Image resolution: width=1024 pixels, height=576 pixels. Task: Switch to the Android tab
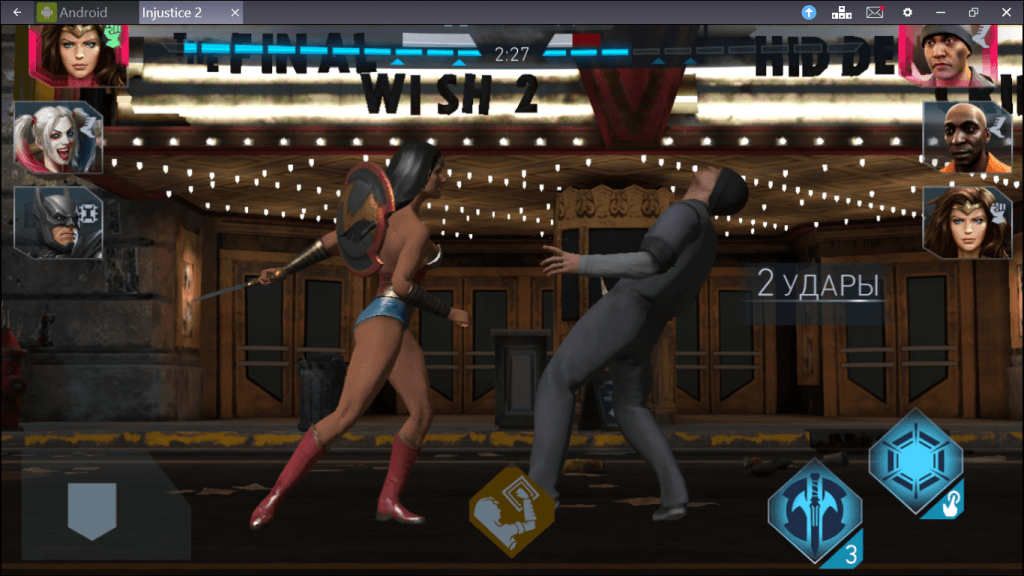tap(74, 12)
